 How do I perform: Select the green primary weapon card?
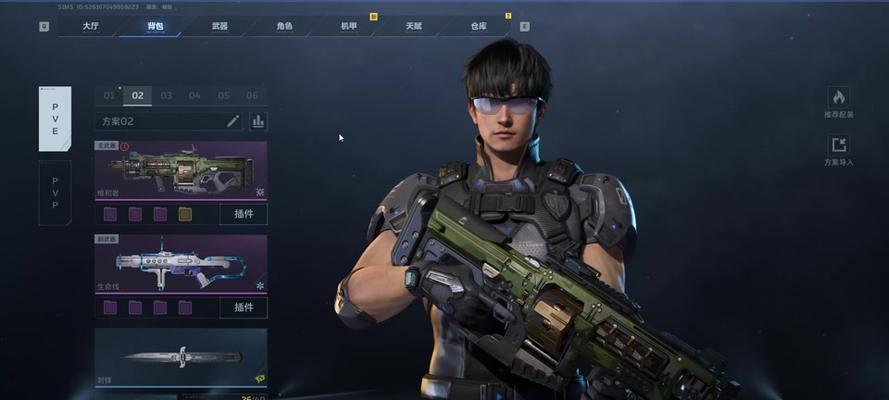[180, 170]
